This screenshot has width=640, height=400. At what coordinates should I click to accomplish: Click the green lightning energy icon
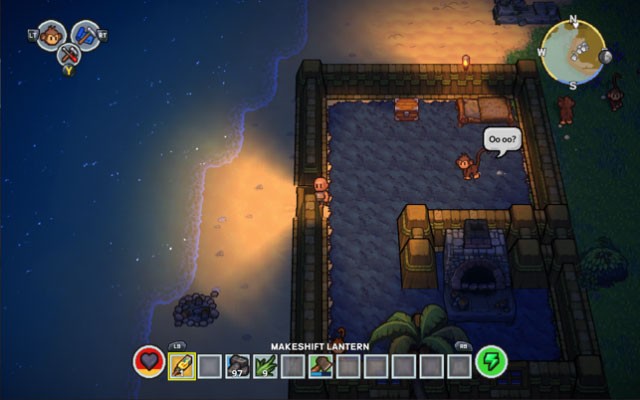click(490, 362)
